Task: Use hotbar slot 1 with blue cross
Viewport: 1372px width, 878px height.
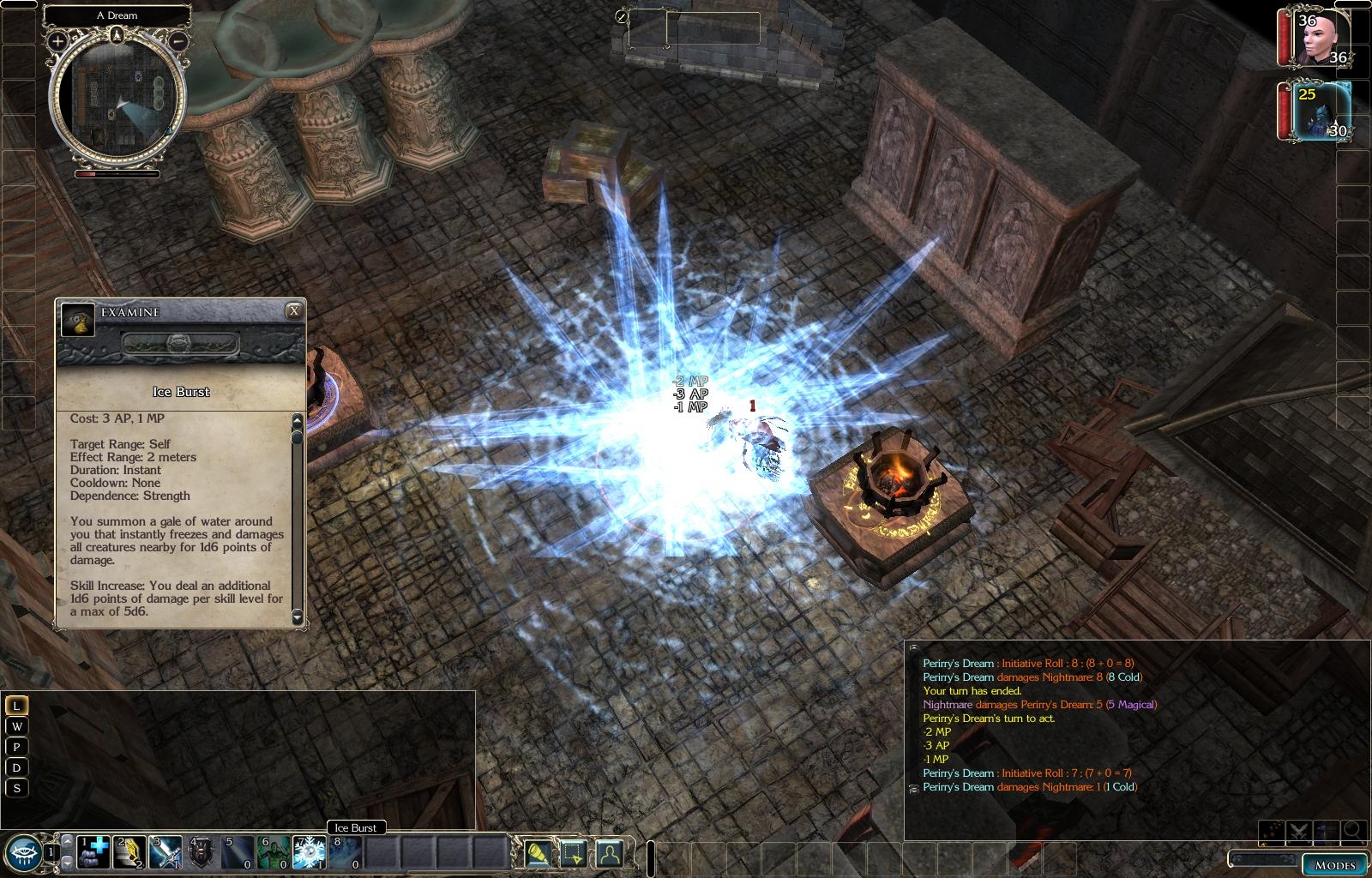Action: 94,852
